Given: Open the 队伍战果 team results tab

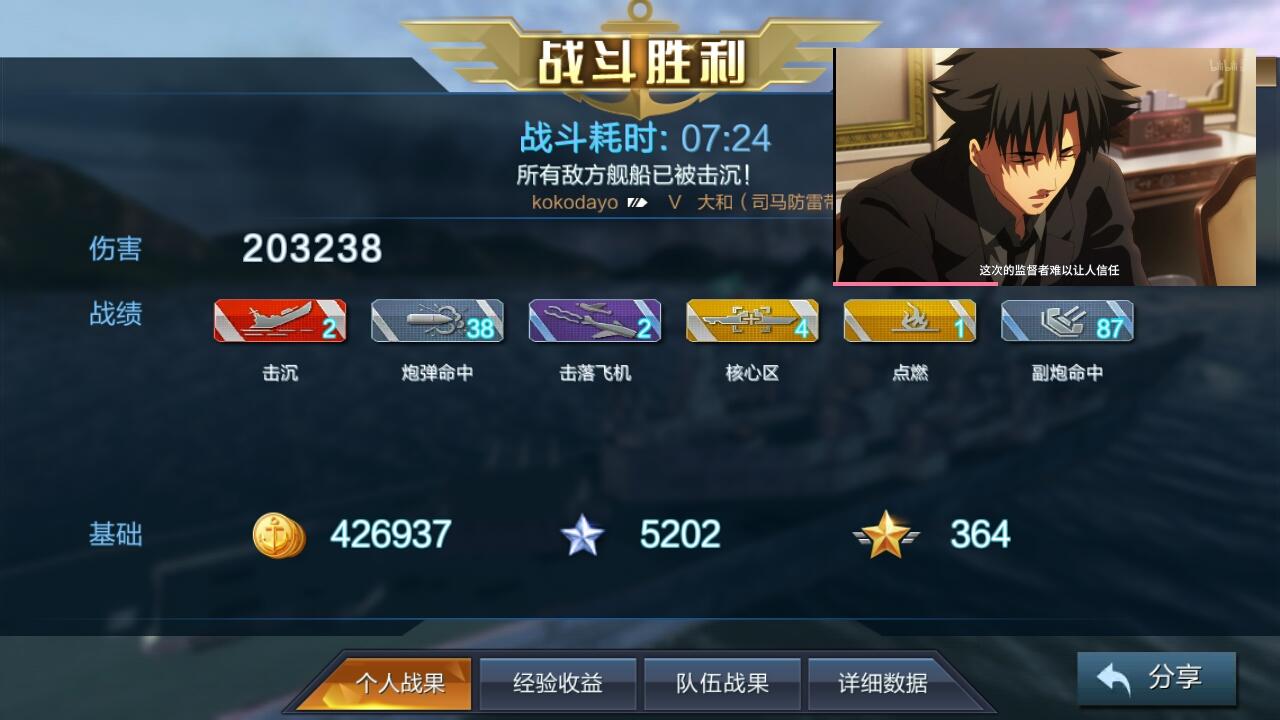Looking at the screenshot, I should 722,685.
